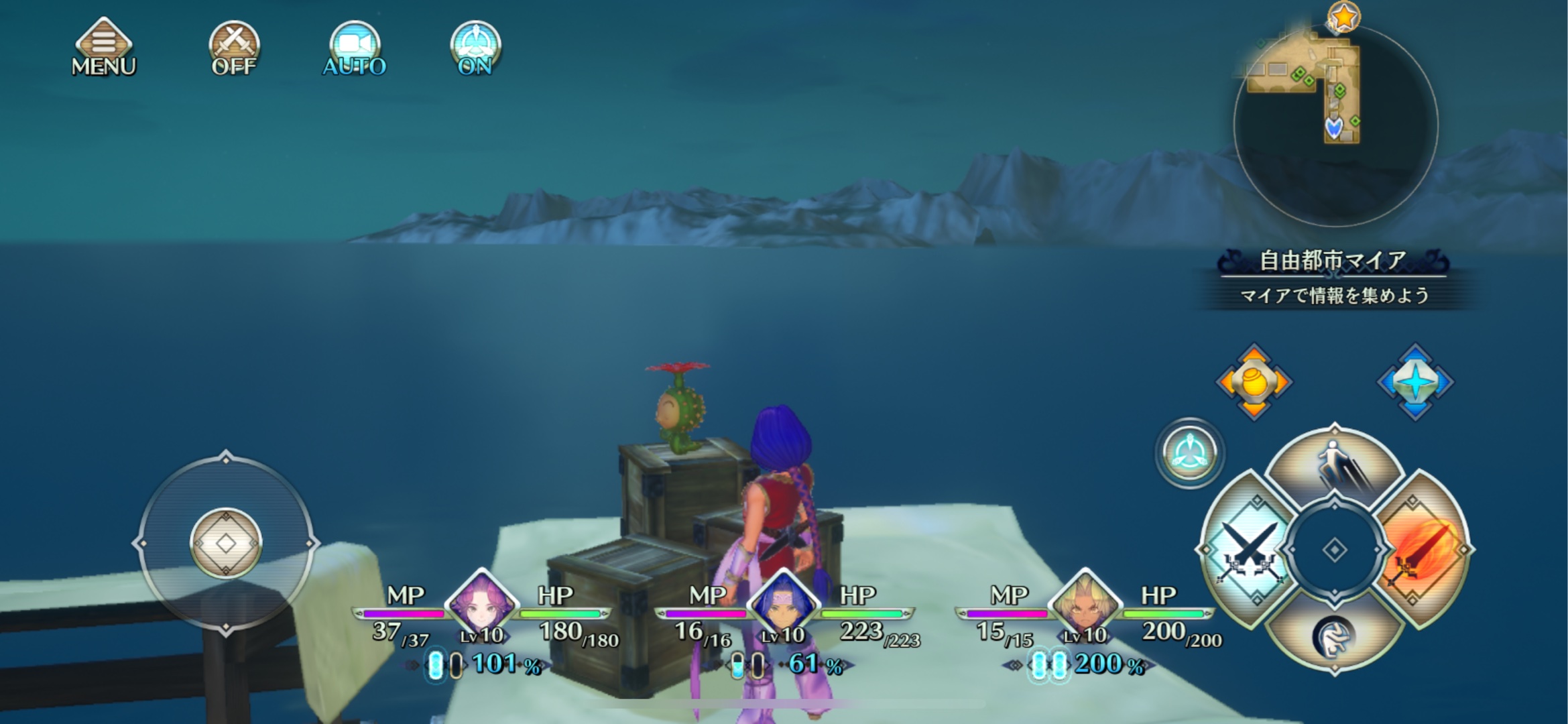Viewport: 1568px width, 724px height.
Task: Tap the small round ring icon button
Action: point(1190,452)
